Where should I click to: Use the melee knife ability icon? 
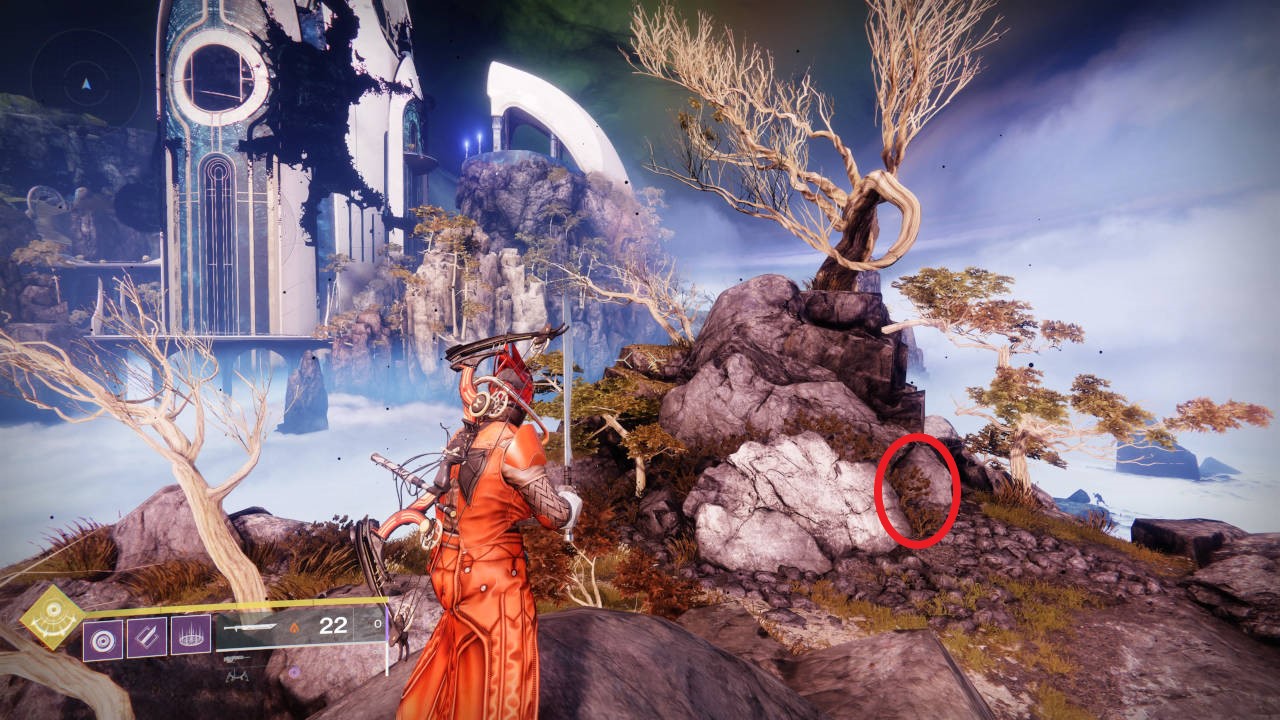(146, 637)
